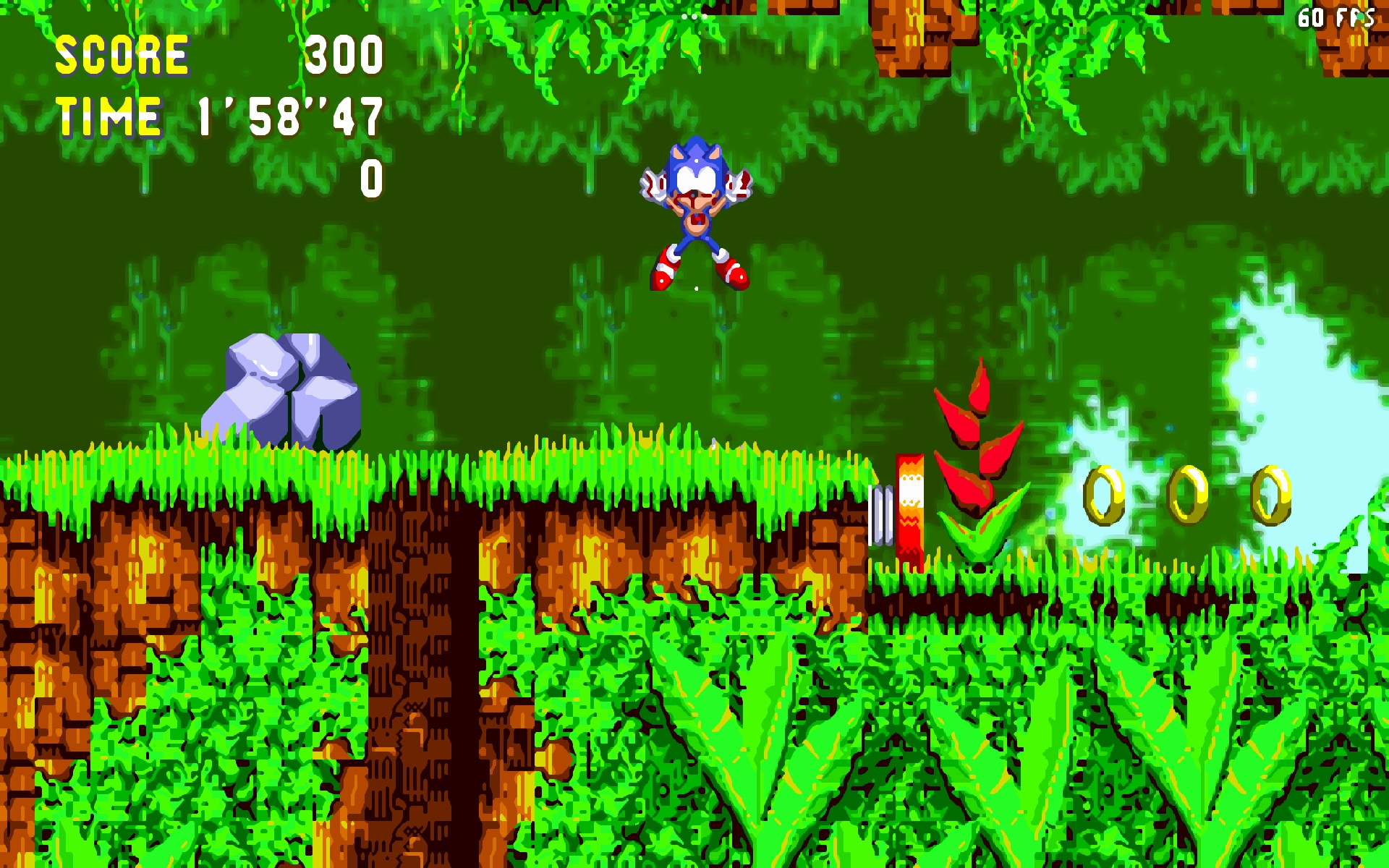
Task: Click the ring counter showing 0
Action: [x=370, y=177]
